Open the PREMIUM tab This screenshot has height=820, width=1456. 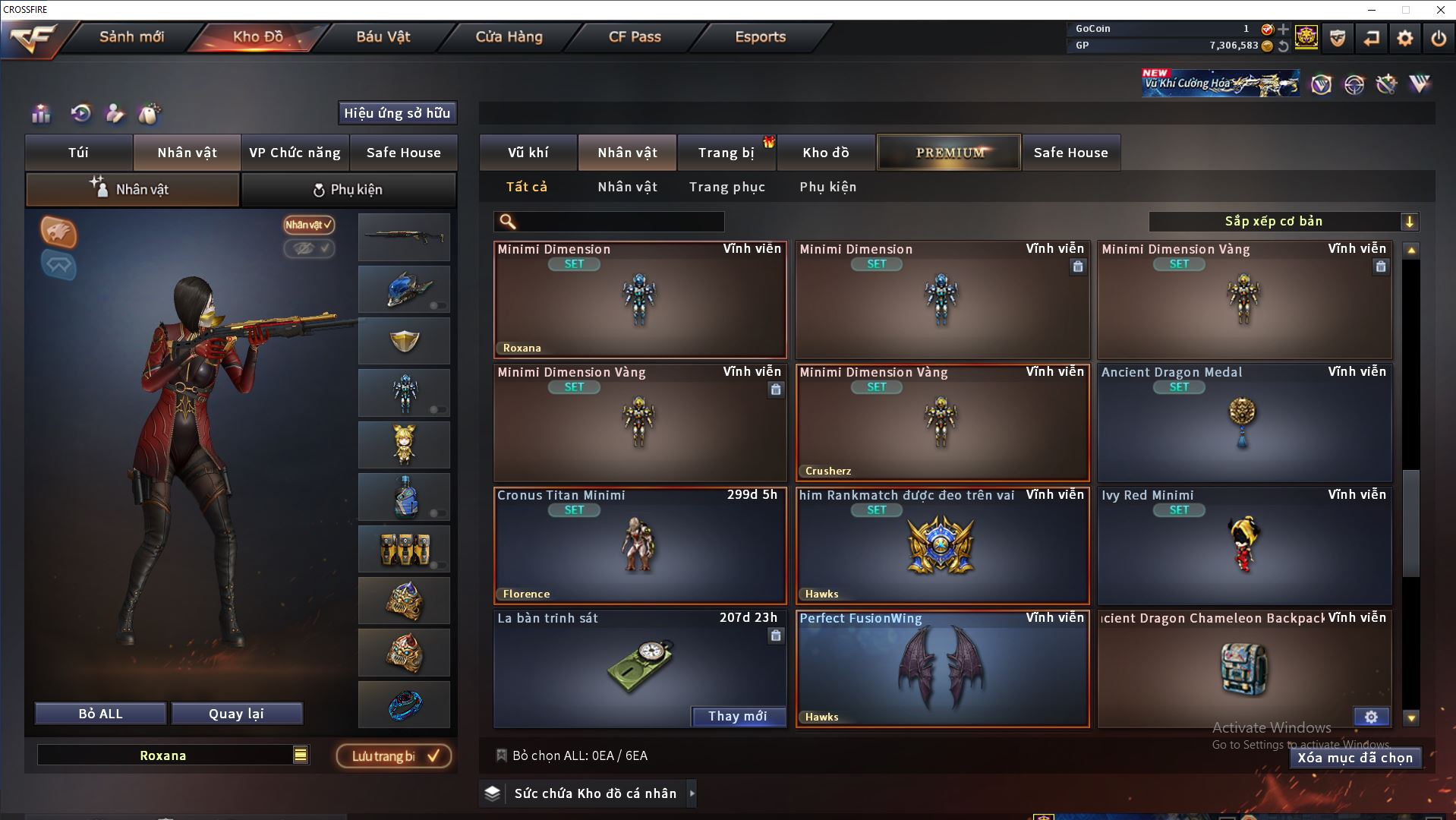click(950, 153)
